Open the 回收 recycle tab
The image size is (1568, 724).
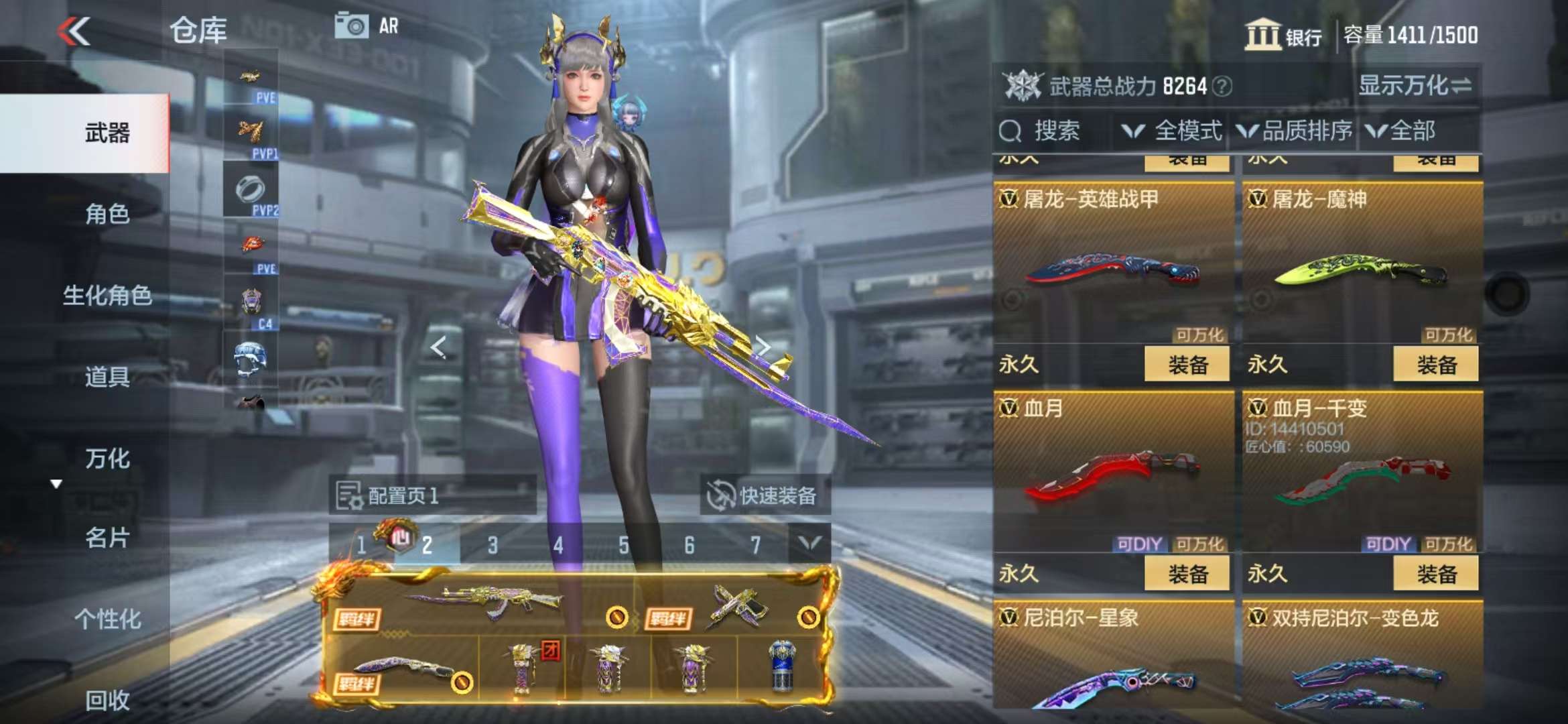pos(107,700)
